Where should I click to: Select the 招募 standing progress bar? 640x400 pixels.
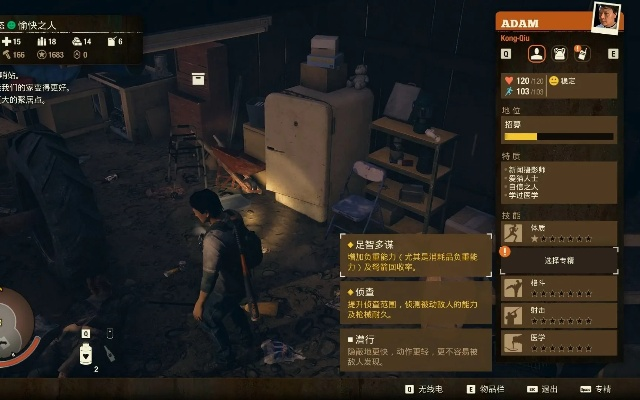[x=557, y=136]
